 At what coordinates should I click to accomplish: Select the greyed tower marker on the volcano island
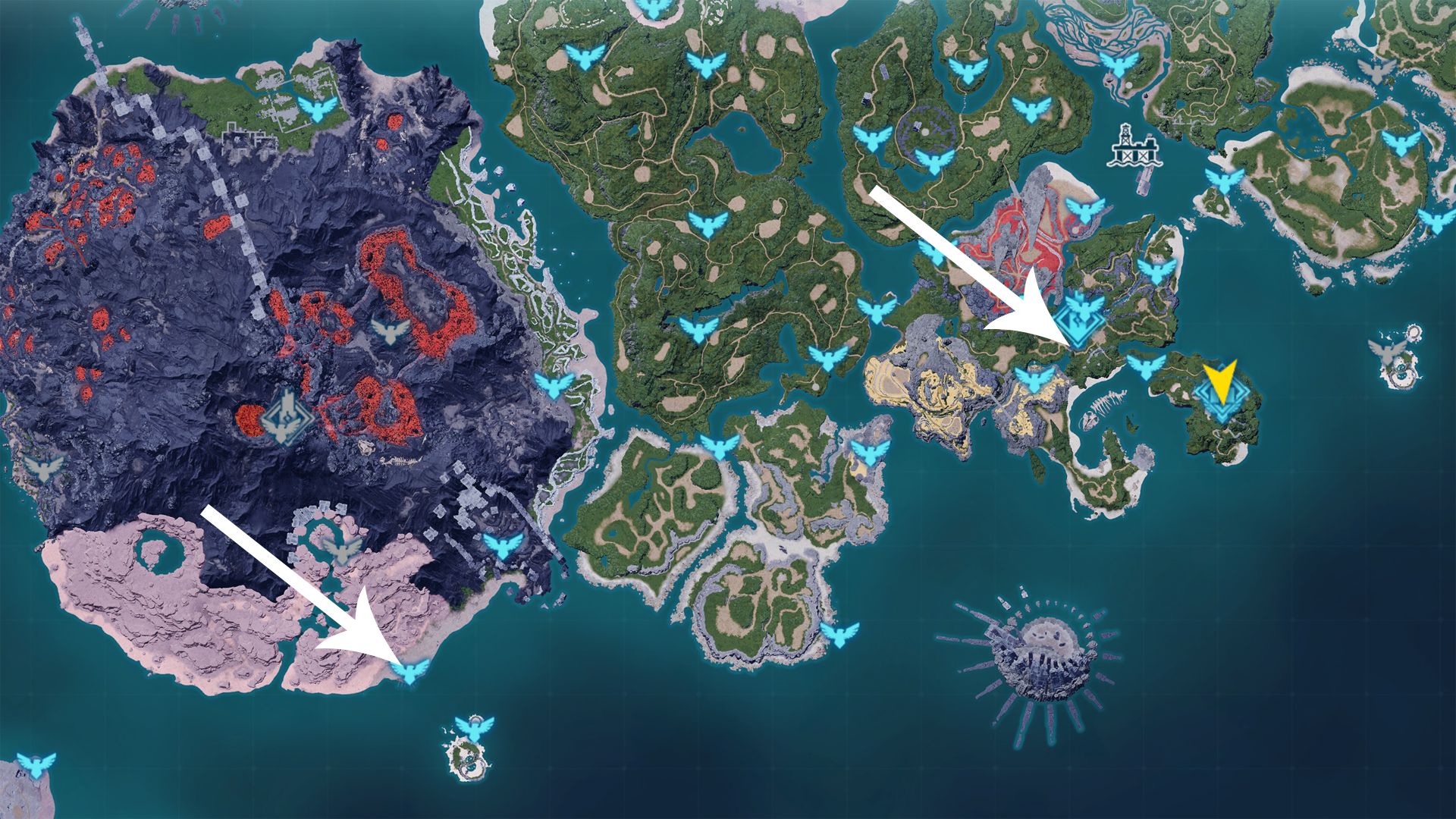click(286, 418)
